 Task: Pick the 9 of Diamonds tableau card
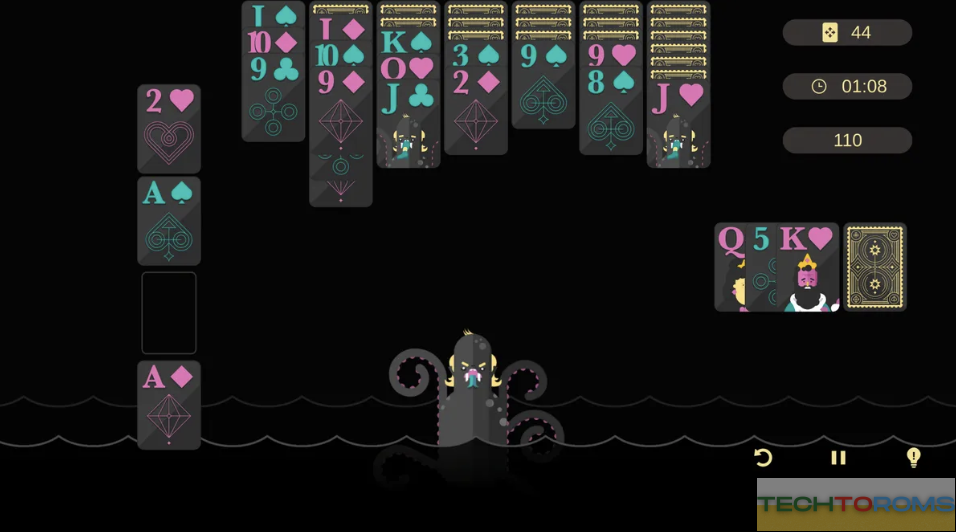pyautogui.click(x=341, y=140)
